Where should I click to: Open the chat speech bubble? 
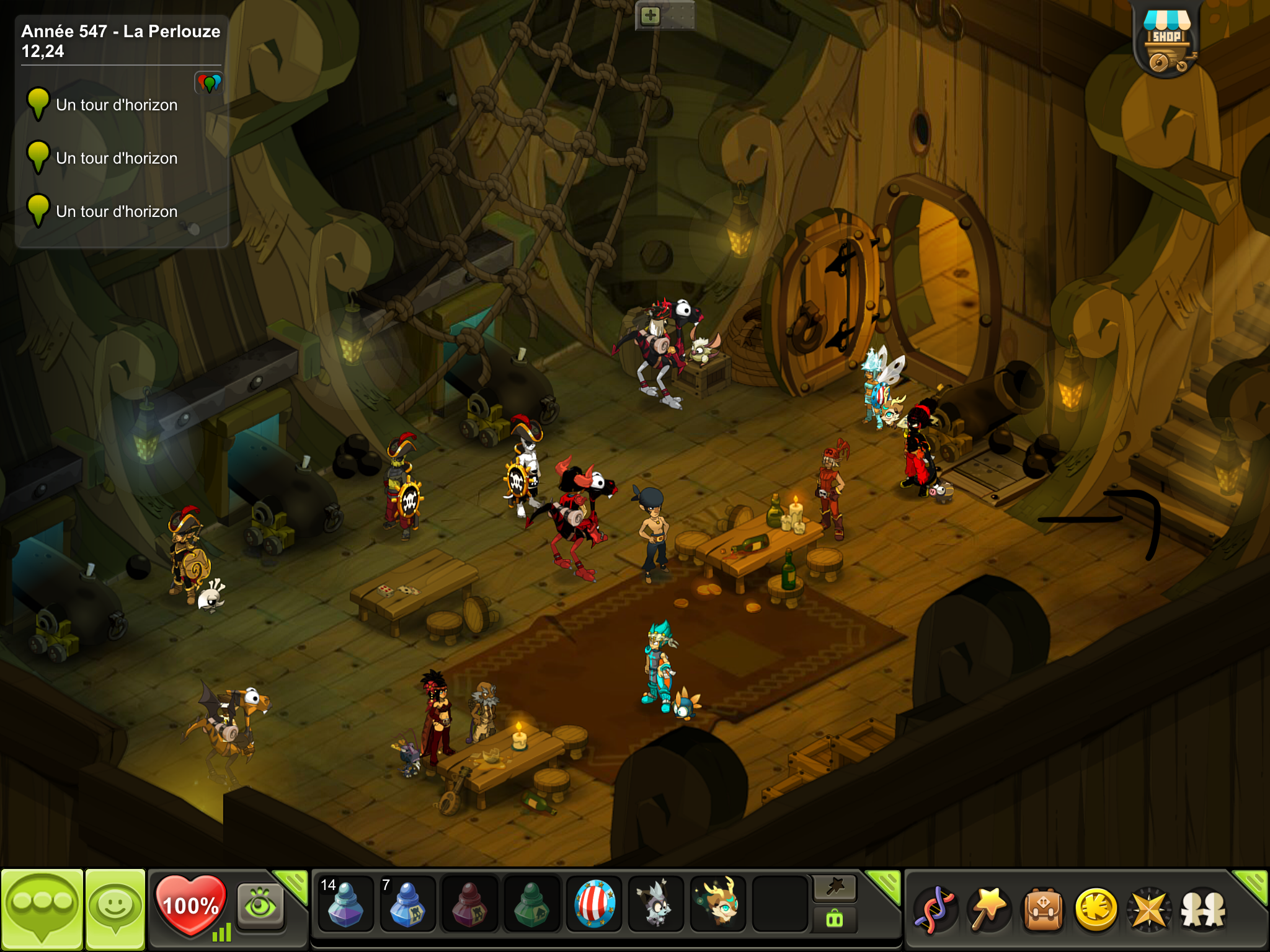pyautogui.click(x=42, y=908)
